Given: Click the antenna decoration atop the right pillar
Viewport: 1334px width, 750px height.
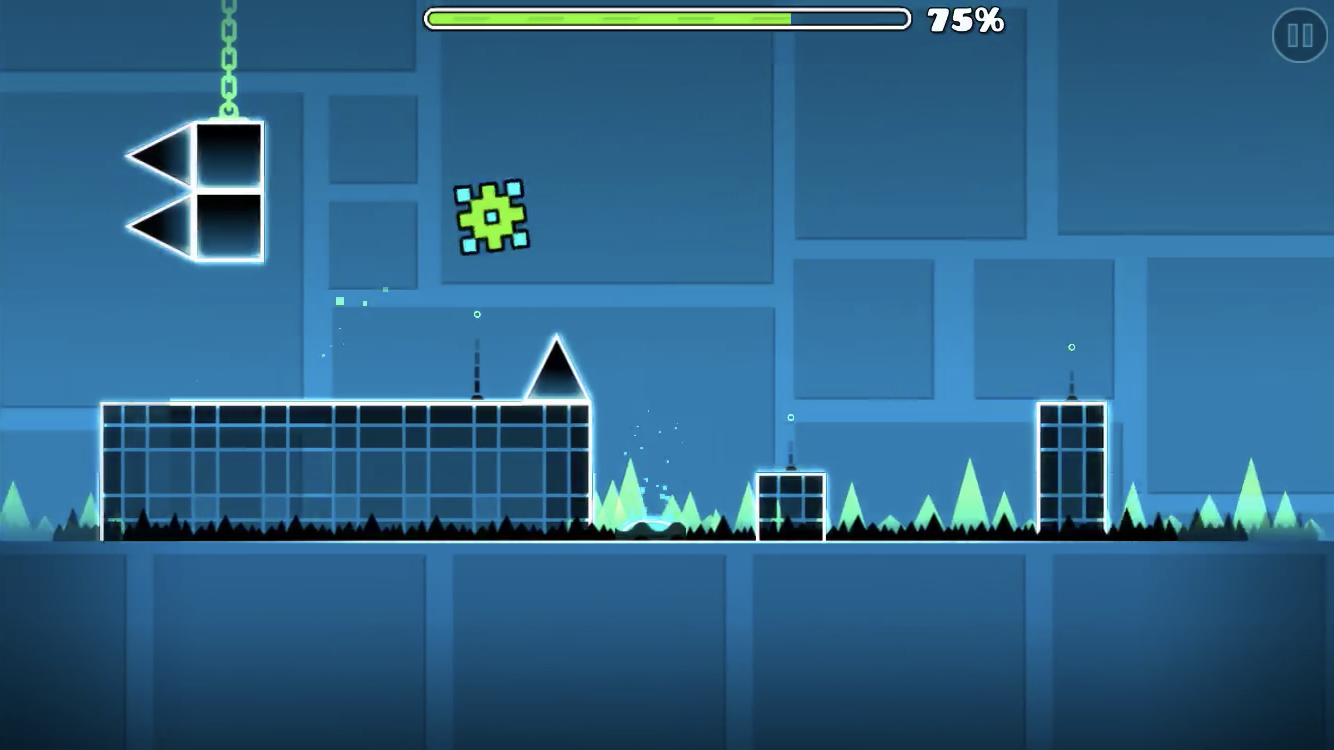Looking at the screenshot, I should [1071, 385].
